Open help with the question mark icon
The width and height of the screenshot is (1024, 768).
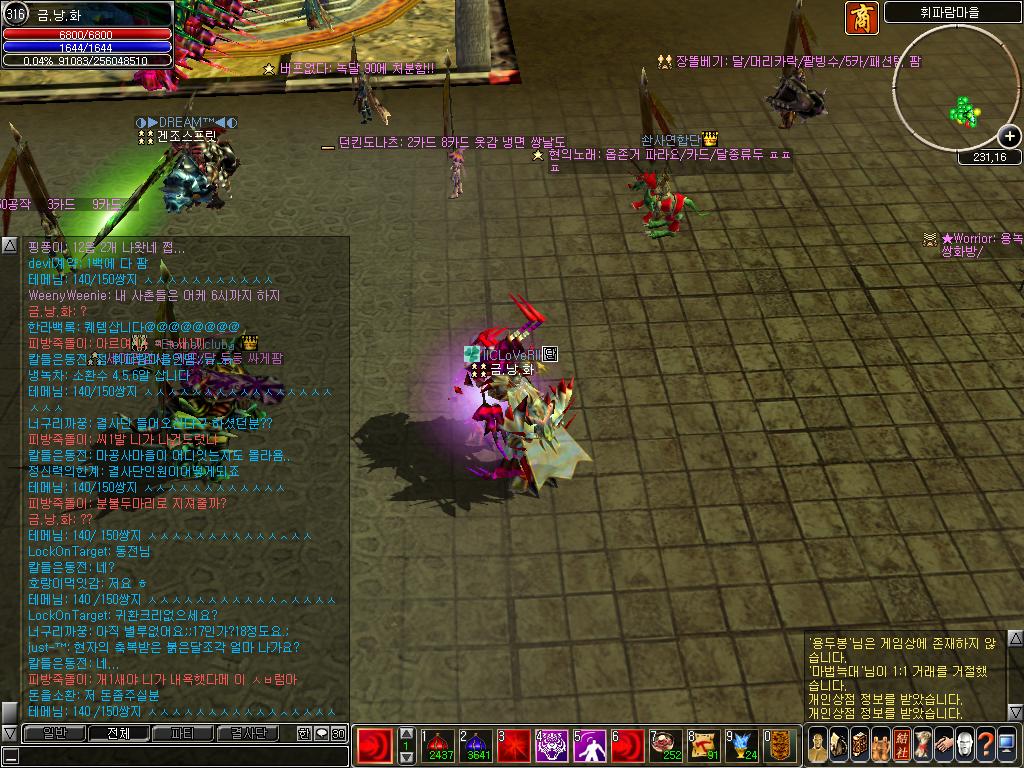[x=985, y=745]
